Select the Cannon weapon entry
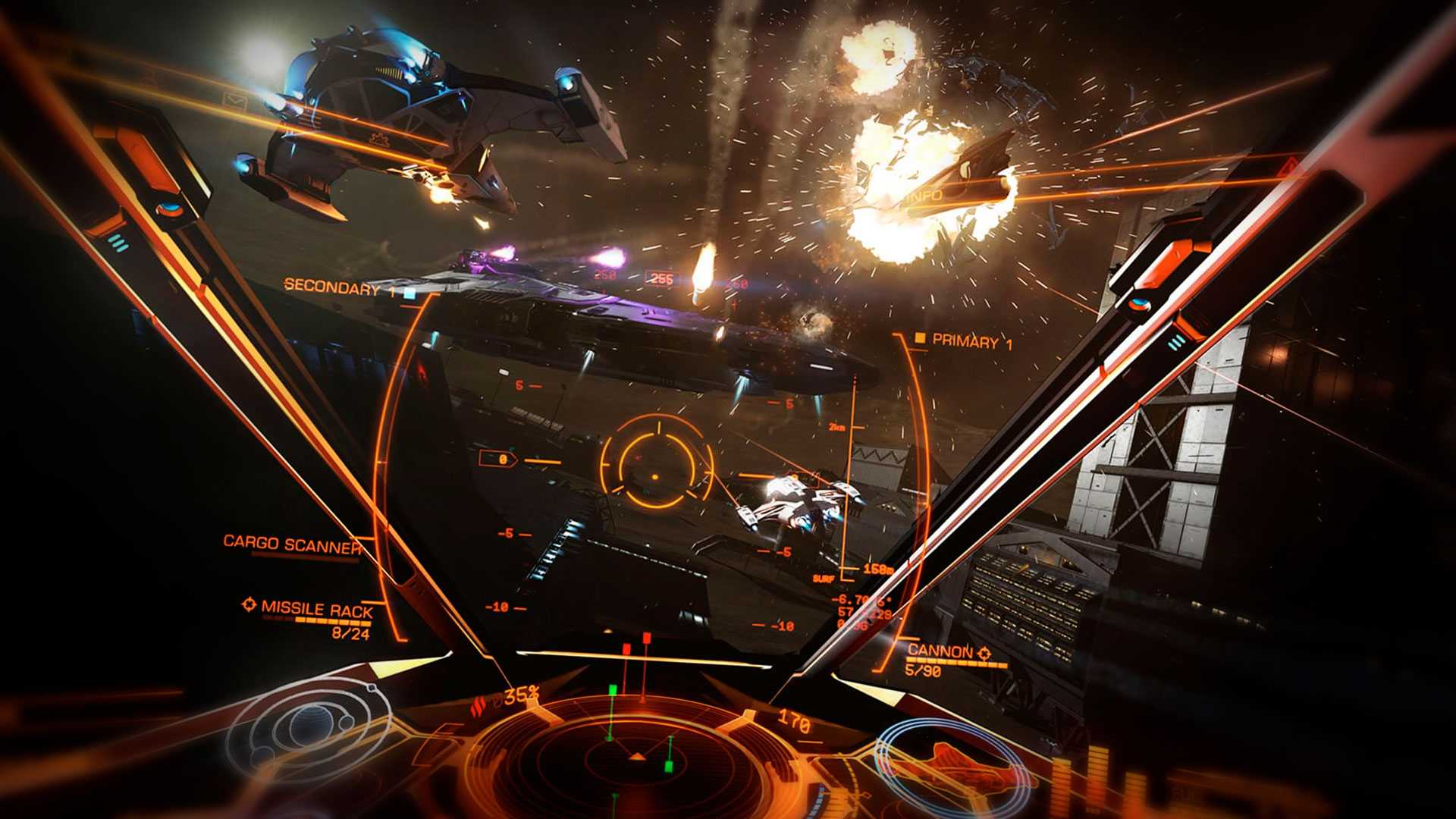Screen dimensions: 1456x819 [940, 651]
